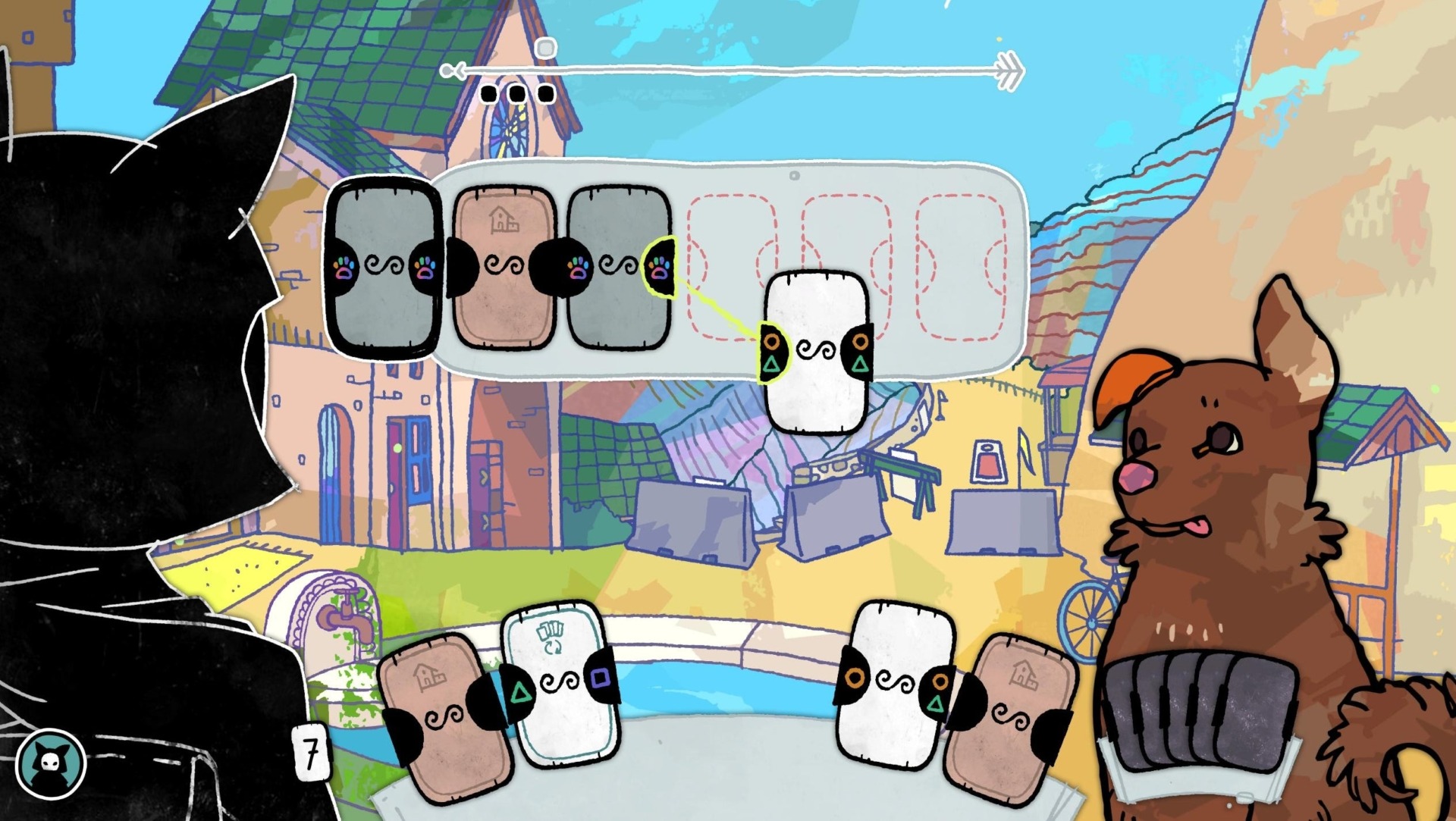Click the swirl symbol on the floating white card
The width and height of the screenshot is (1456, 821).
pos(817,351)
